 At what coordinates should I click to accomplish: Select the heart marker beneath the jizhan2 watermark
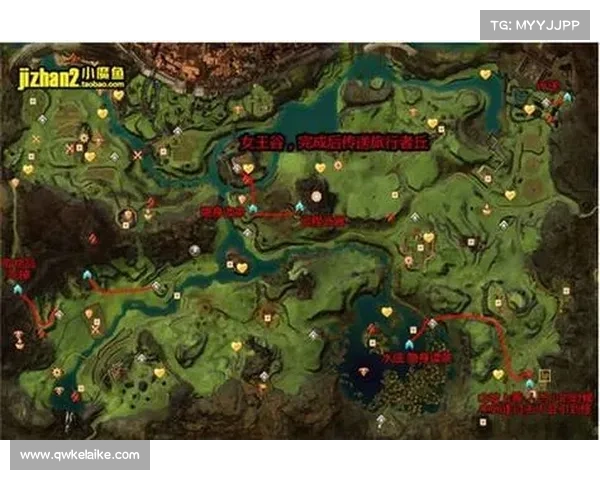pyautogui.click(x=117, y=96)
